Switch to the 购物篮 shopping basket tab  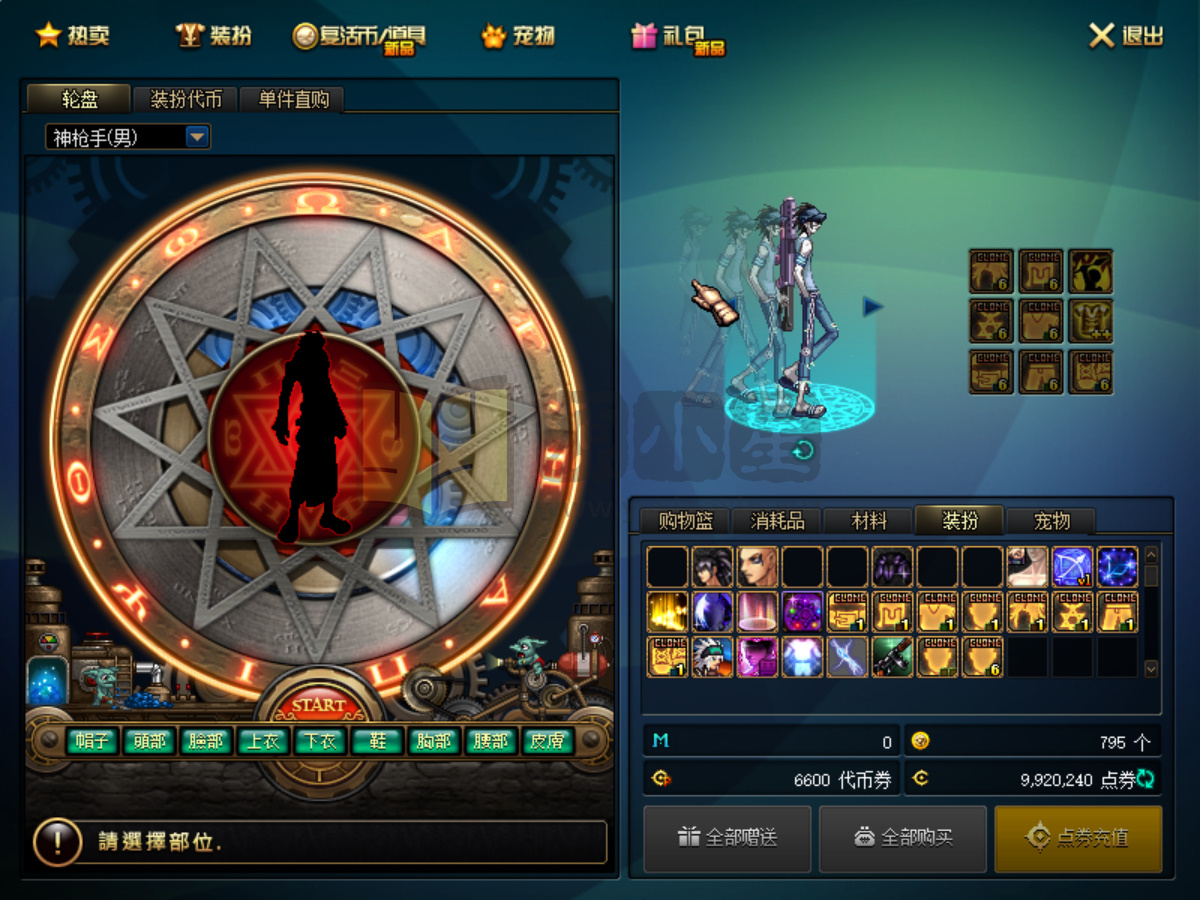coord(685,521)
